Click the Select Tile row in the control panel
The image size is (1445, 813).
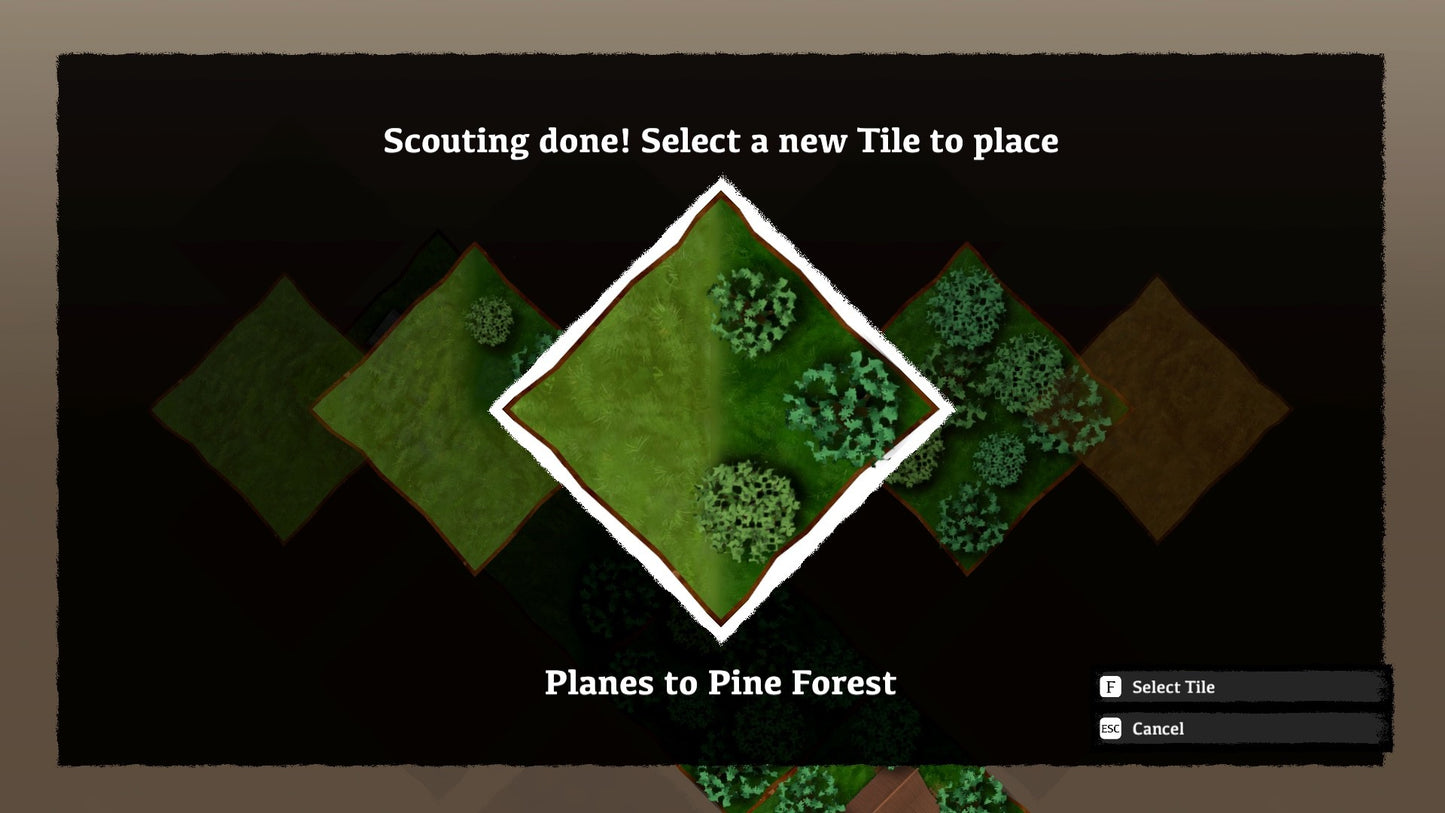[1240, 687]
